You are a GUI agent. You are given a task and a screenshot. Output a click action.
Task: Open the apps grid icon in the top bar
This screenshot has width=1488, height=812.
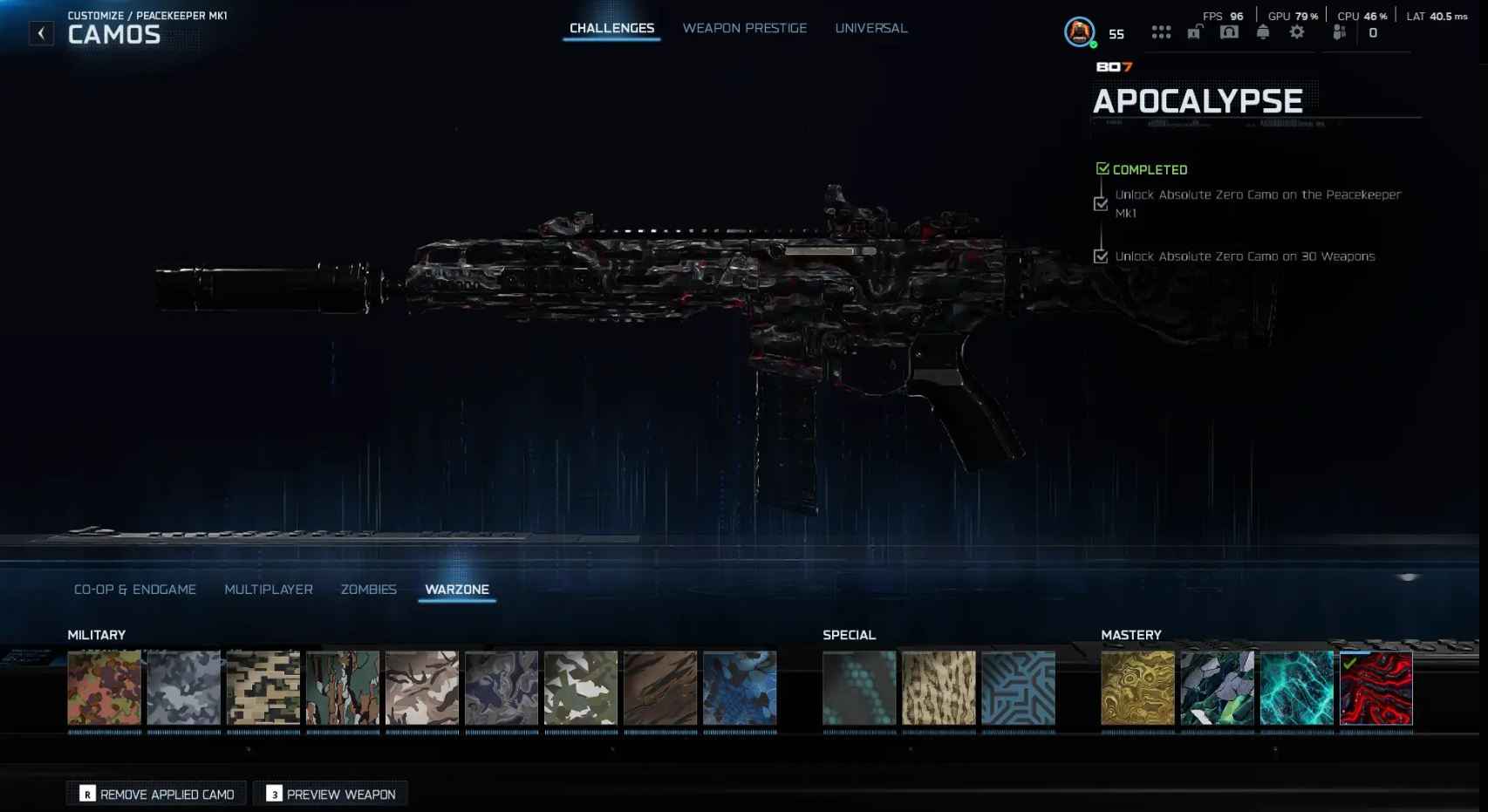click(x=1162, y=32)
